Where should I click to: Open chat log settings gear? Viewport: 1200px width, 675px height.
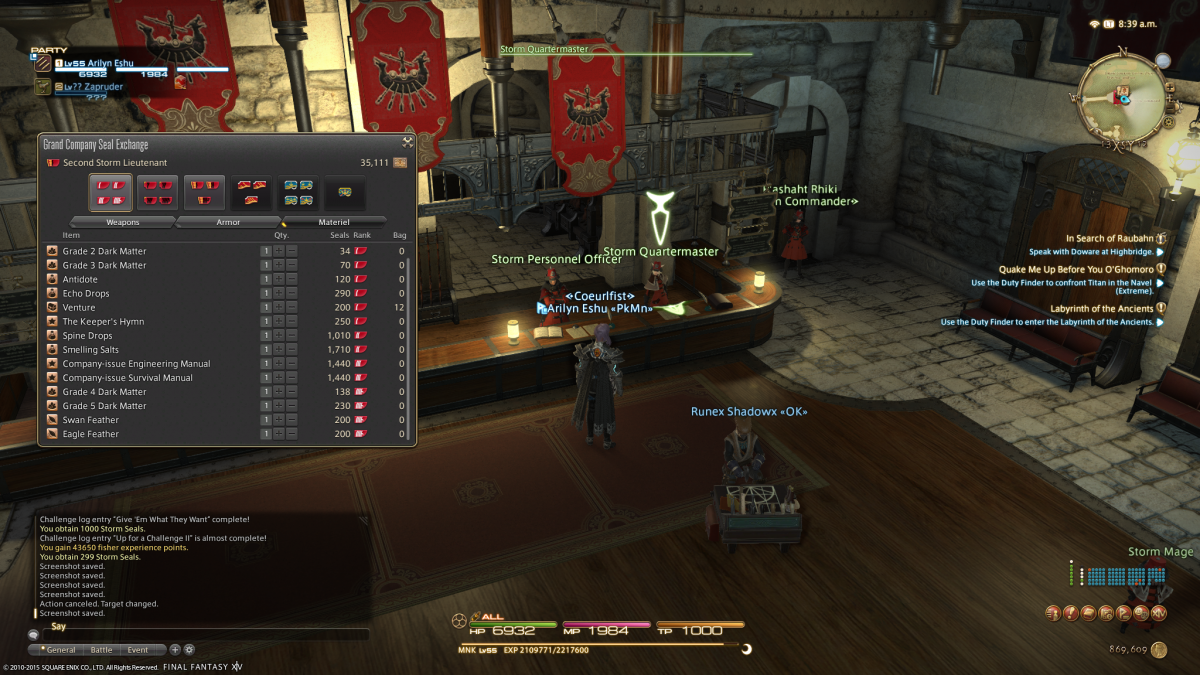point(189,650)
